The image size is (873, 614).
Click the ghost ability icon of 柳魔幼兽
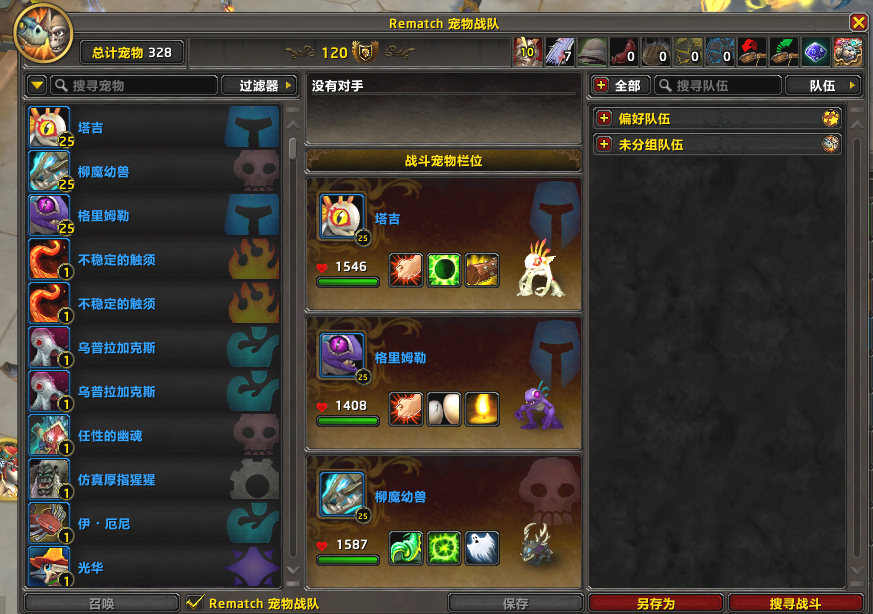481,546
